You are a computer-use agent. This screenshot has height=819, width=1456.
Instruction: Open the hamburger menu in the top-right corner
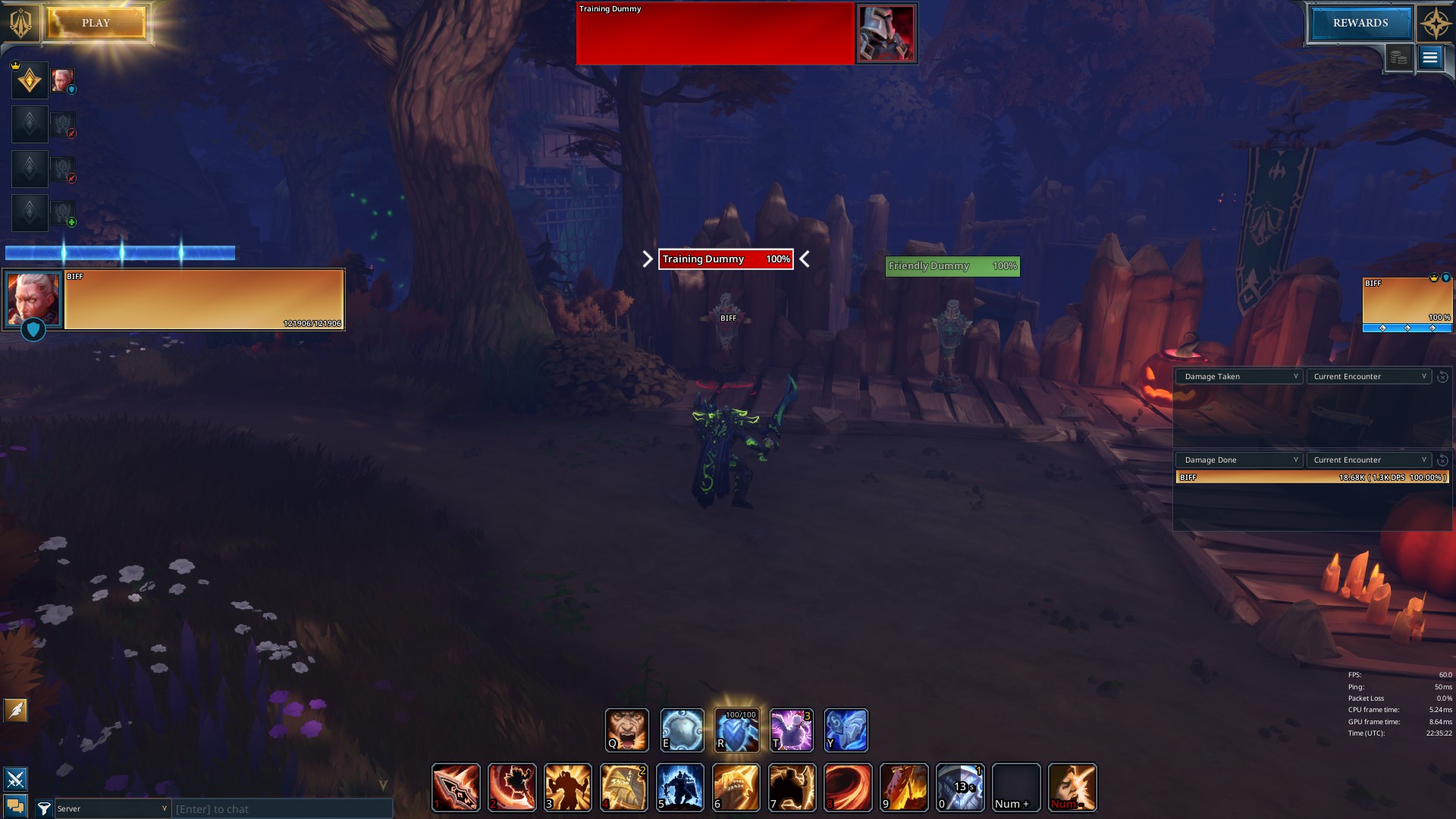(x=1429, y=57)
